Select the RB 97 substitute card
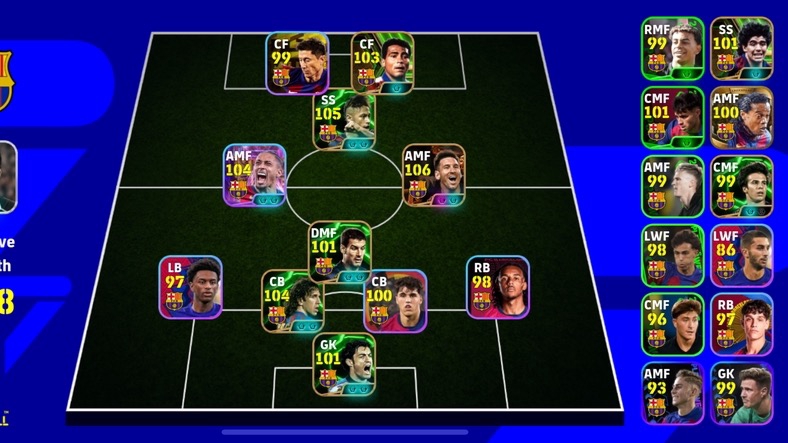The image size is (788, 443). pos(741,325)
